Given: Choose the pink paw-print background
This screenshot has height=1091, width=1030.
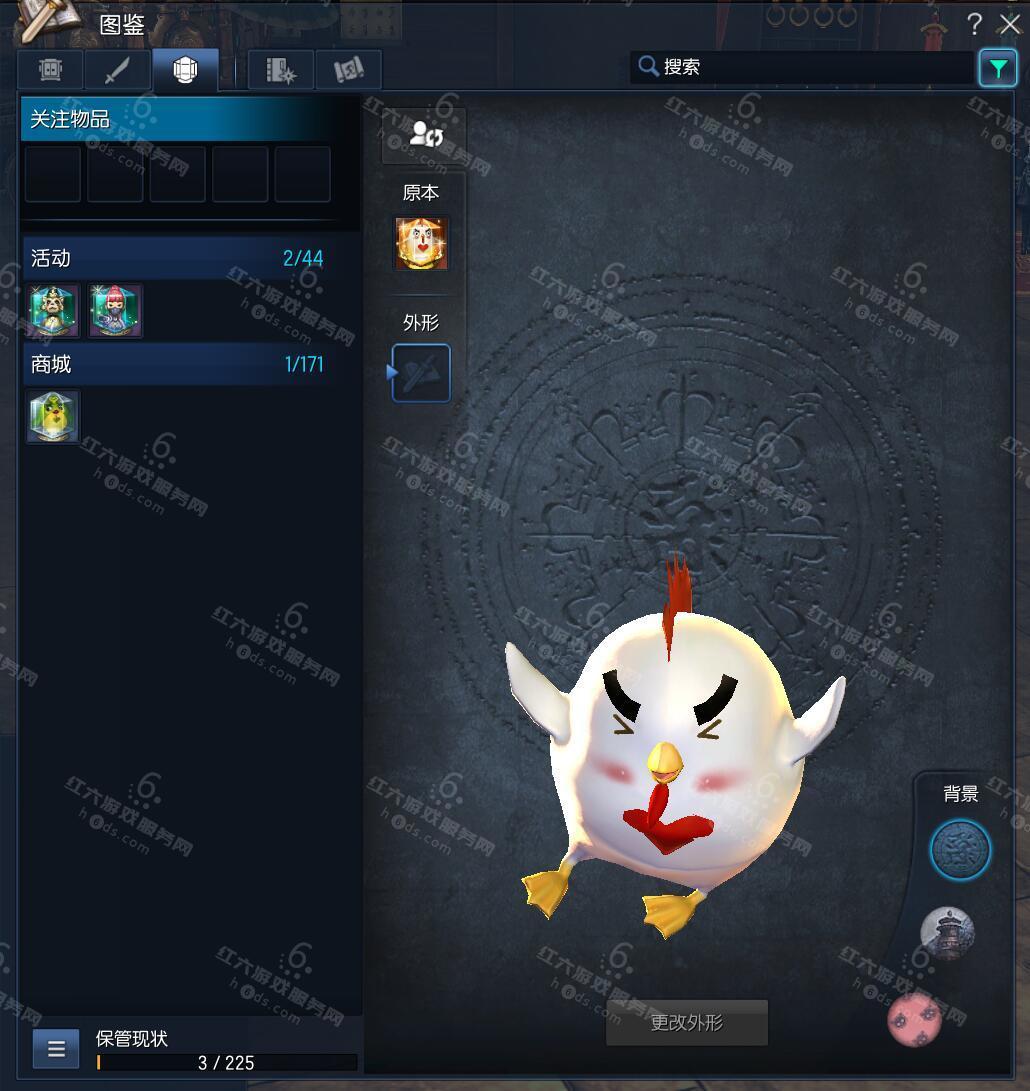Looking at the screenshot, I should (915, 1019).
